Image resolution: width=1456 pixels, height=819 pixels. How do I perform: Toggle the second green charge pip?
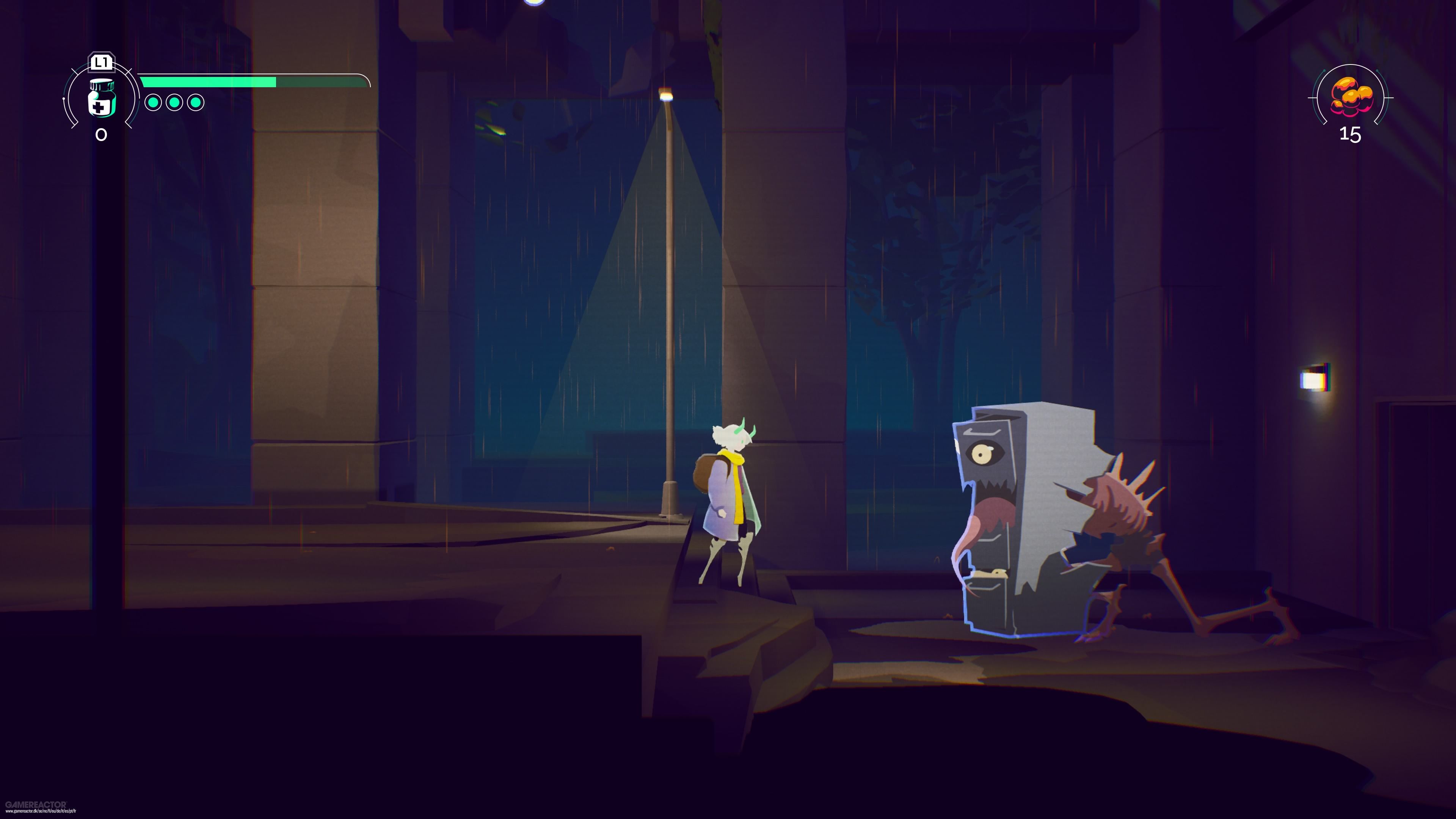174,102
